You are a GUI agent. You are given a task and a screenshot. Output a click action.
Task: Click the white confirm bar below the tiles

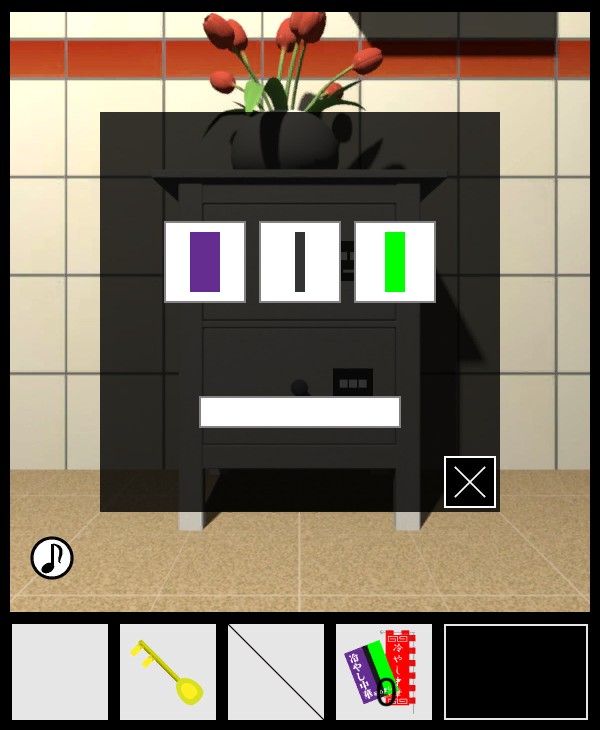coord(300,412)
